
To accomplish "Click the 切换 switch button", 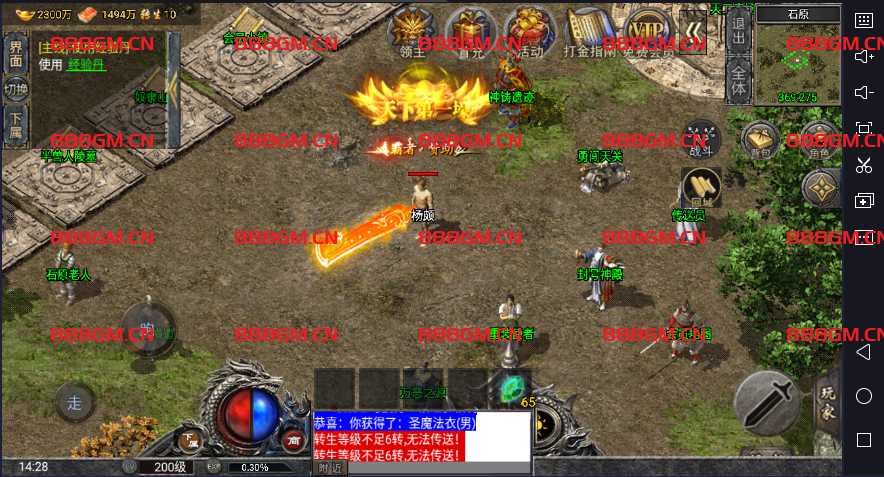I will coord(16,90).
